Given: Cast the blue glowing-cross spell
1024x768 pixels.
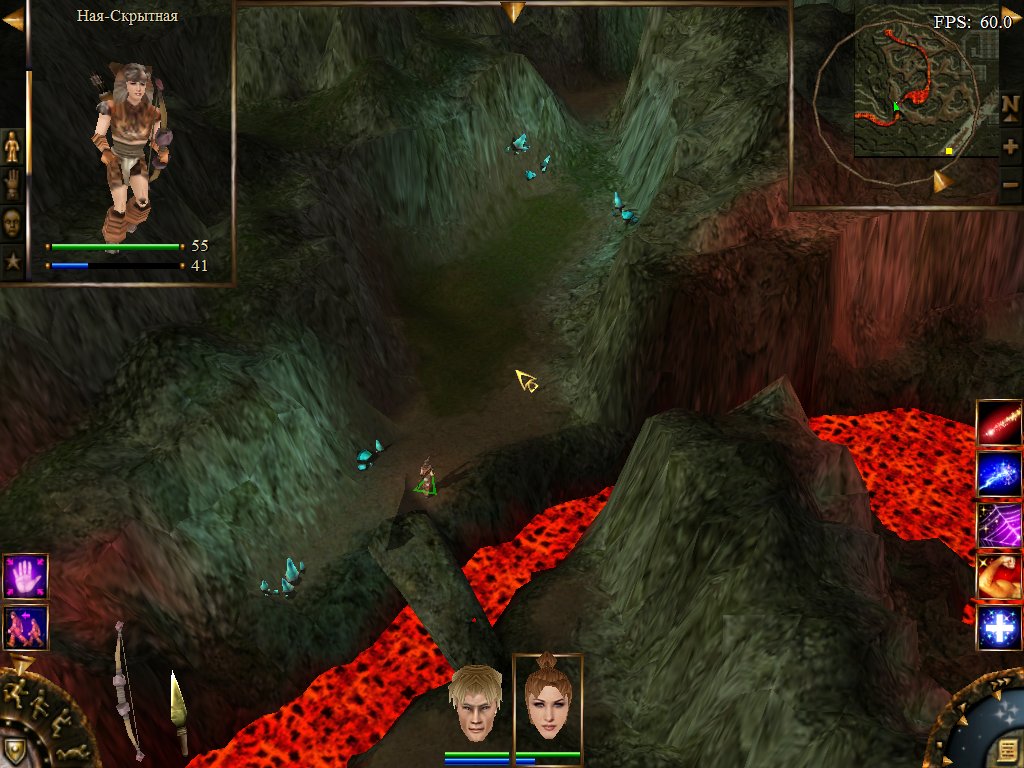Looking at the screenshot, I should pyautogui.click(x=999, y=628).
